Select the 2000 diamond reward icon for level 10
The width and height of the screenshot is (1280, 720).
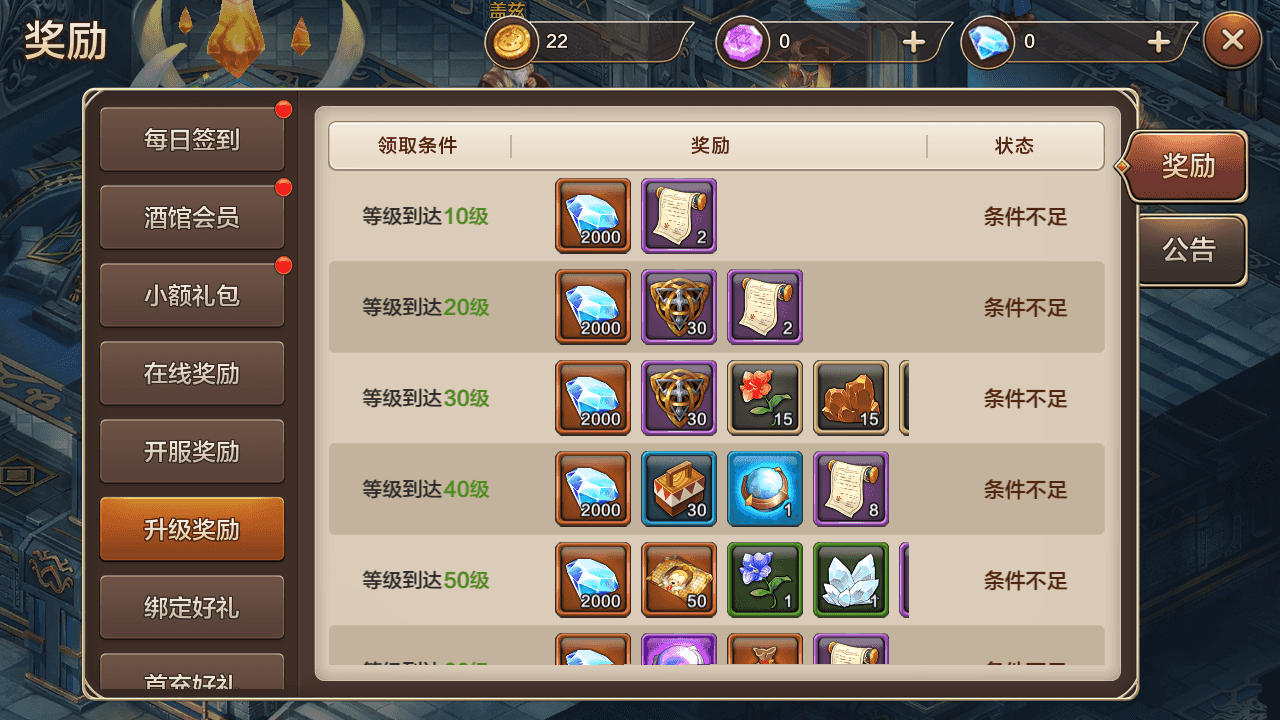click(592, 216)
